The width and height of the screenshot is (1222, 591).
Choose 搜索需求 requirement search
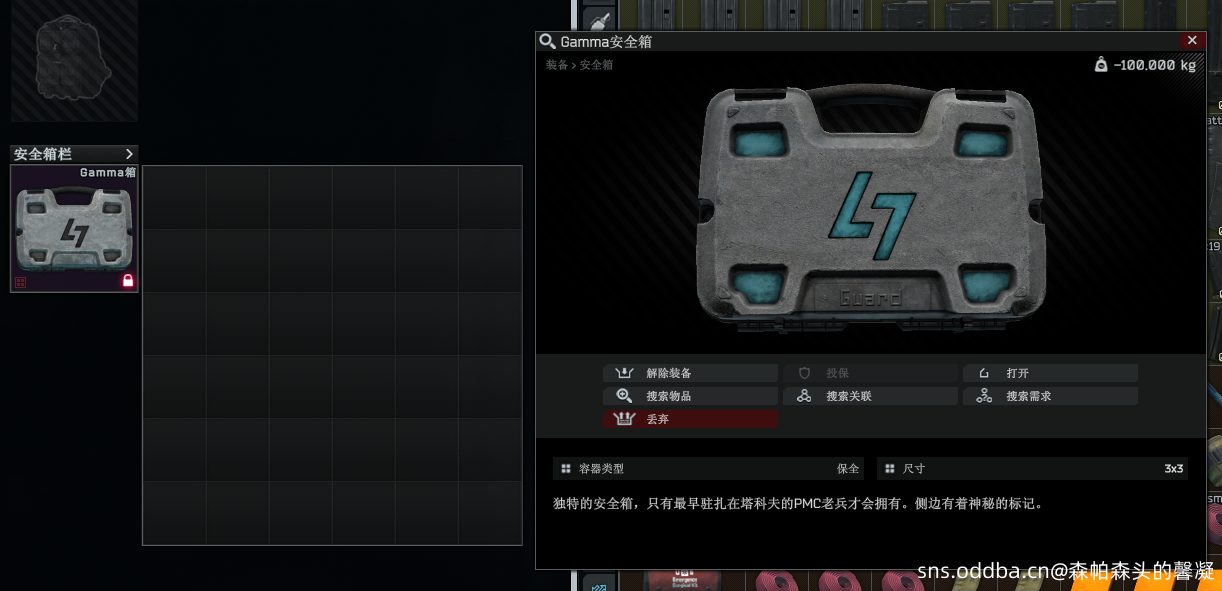tap(1050, 396)
